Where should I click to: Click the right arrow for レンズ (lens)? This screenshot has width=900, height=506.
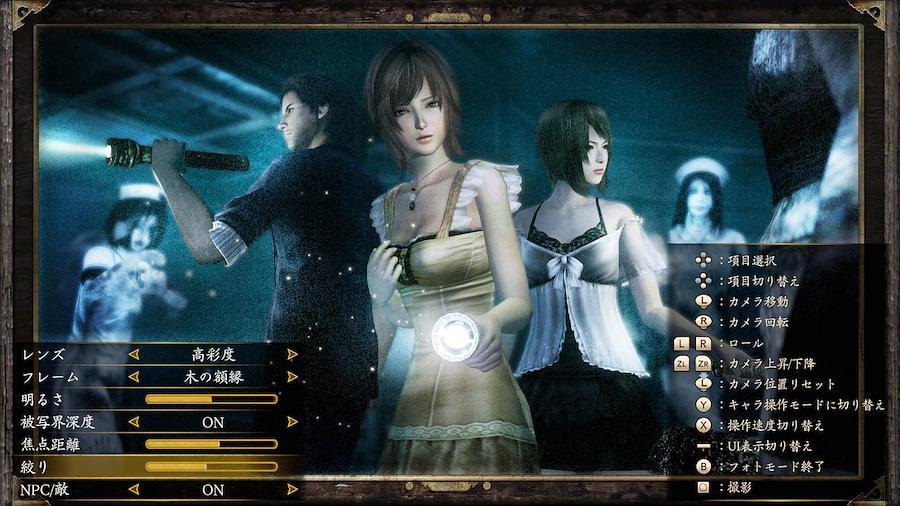[x=292, y=354]
